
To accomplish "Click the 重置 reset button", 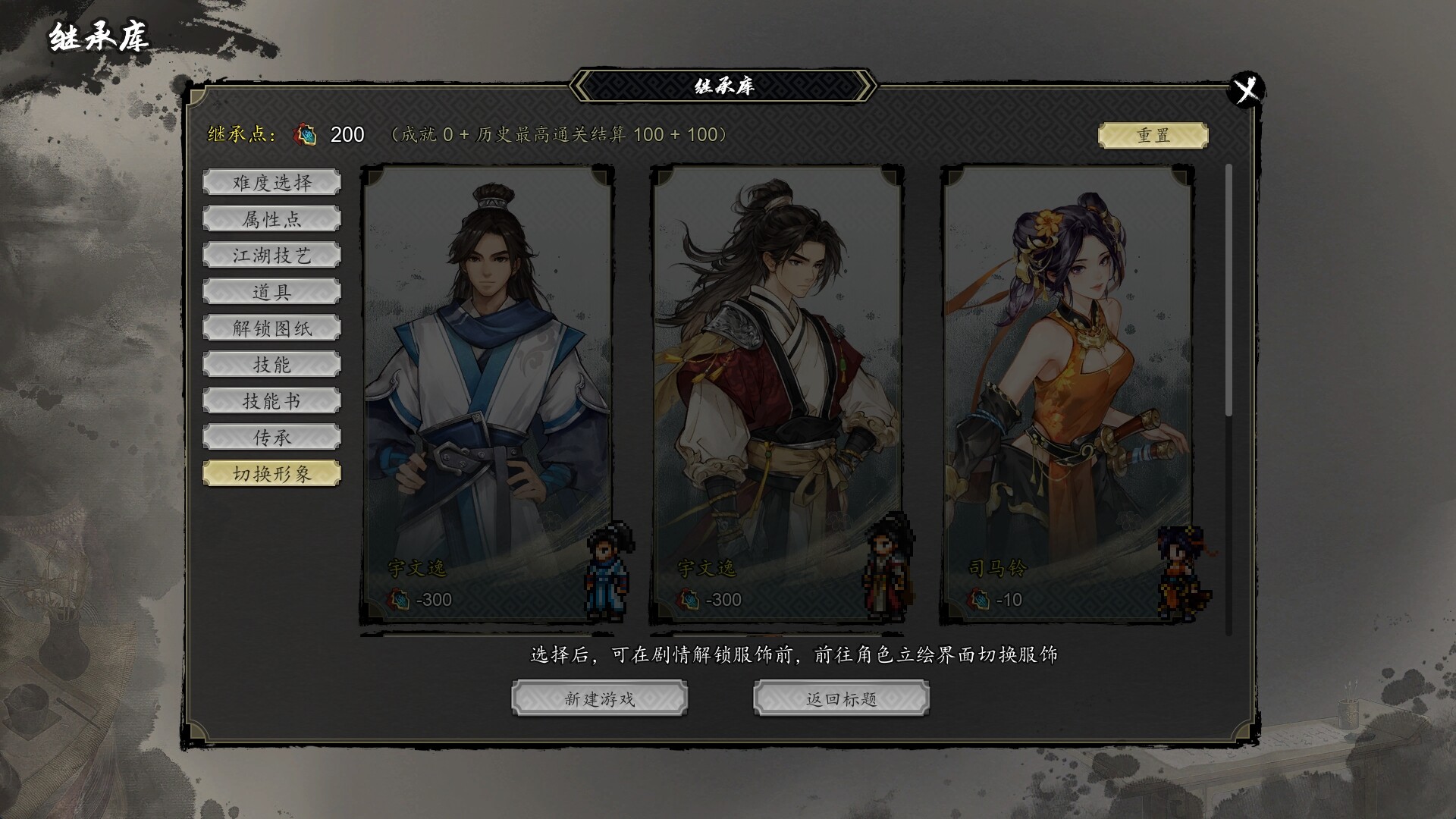I will tap(1153, 135).
